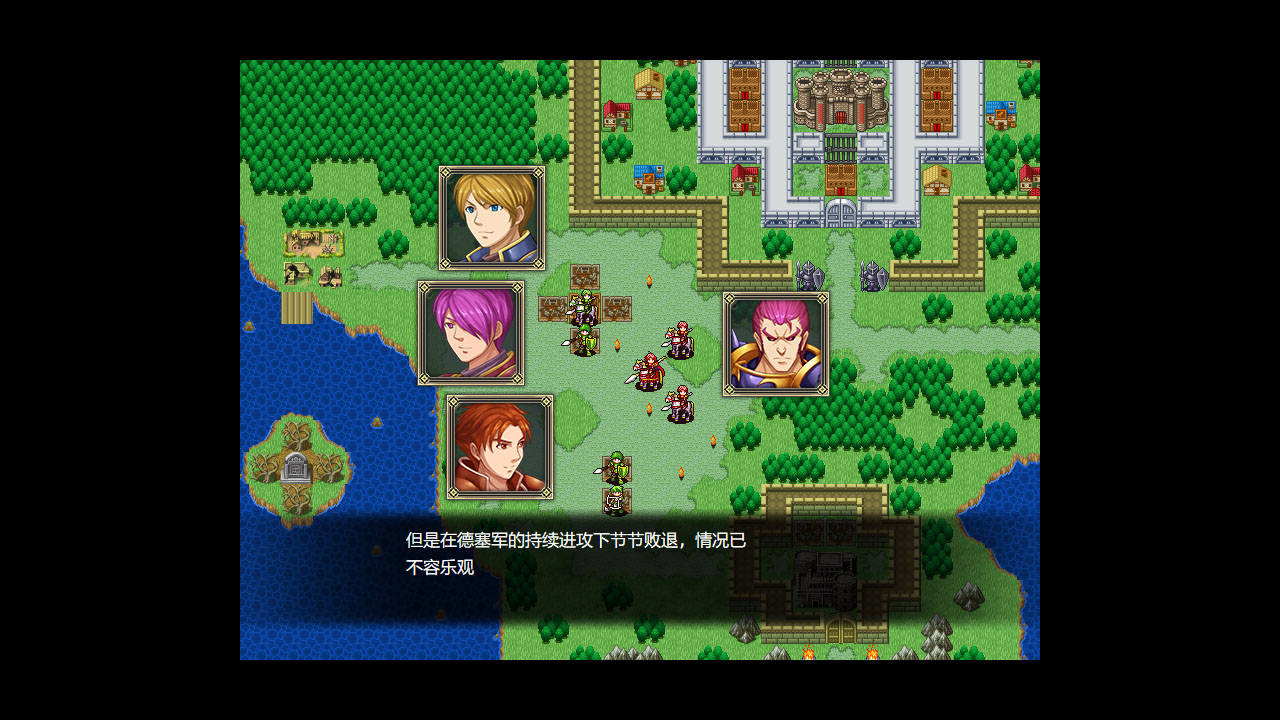1280x720 pixels.
Task: Click the mounted green lancer by the ruins
Action: click(585, 307)
